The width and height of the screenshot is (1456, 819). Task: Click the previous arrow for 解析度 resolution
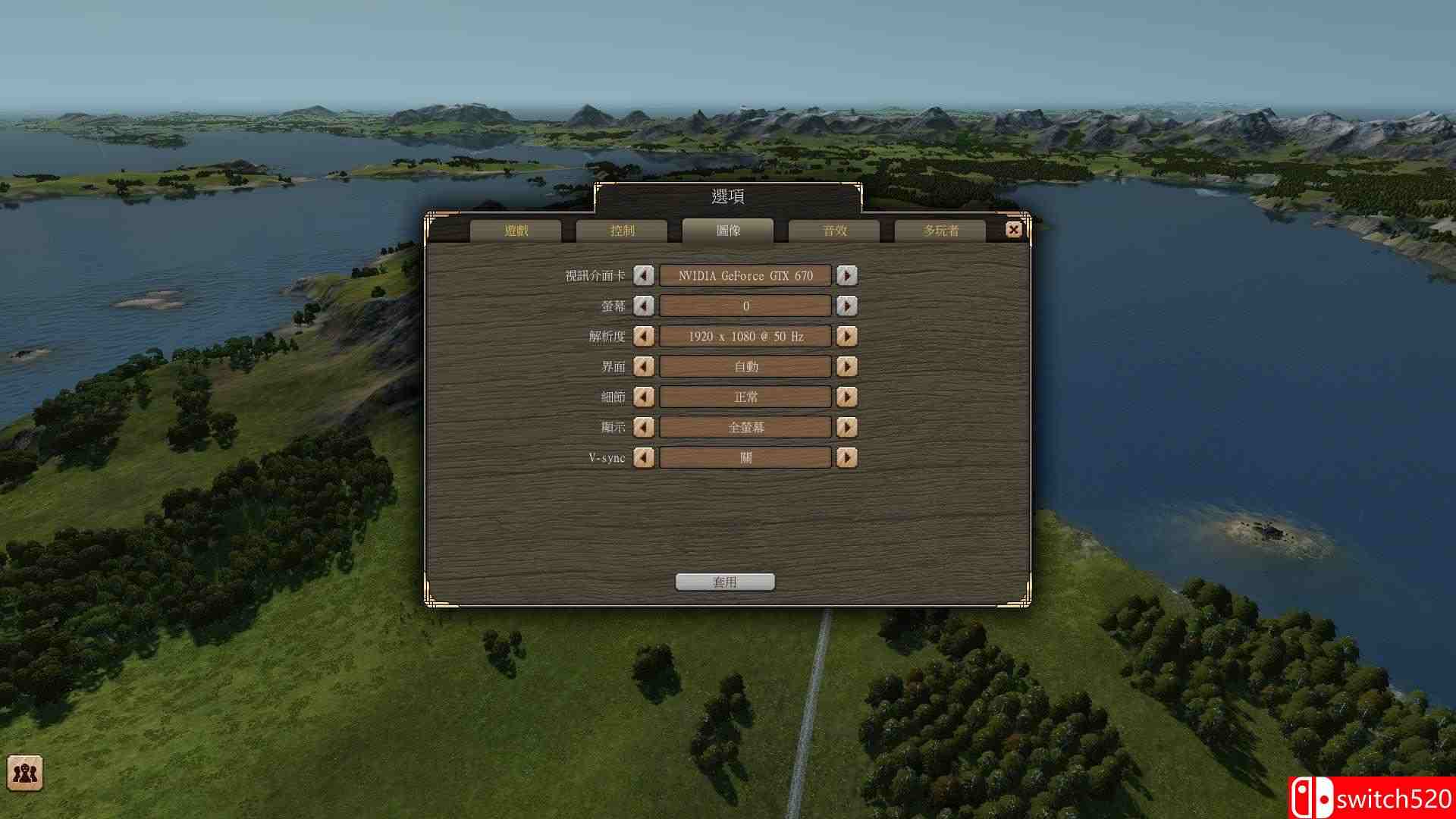tap(644, 336)
